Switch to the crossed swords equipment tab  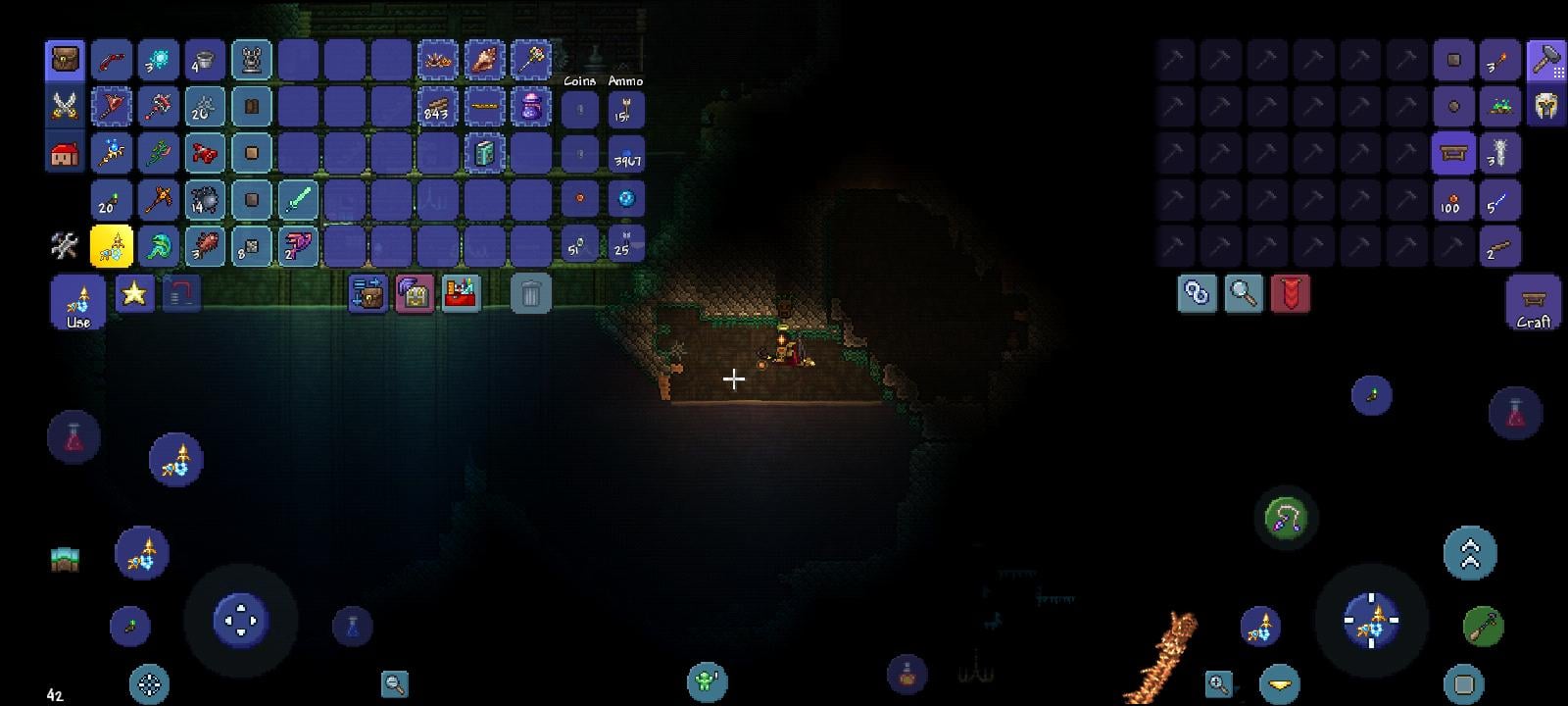tap(65, 106)
